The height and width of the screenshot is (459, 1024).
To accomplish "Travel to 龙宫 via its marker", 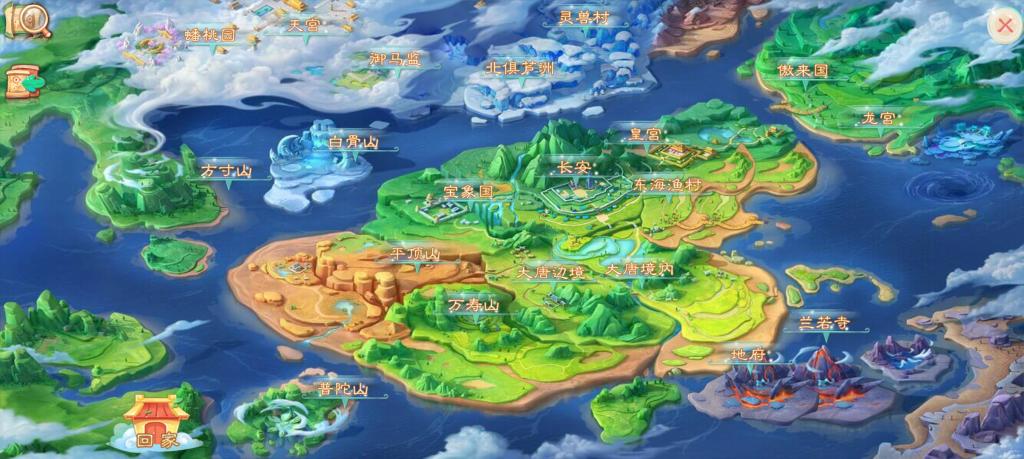I will pyautogui.click(x=880, y=118).
